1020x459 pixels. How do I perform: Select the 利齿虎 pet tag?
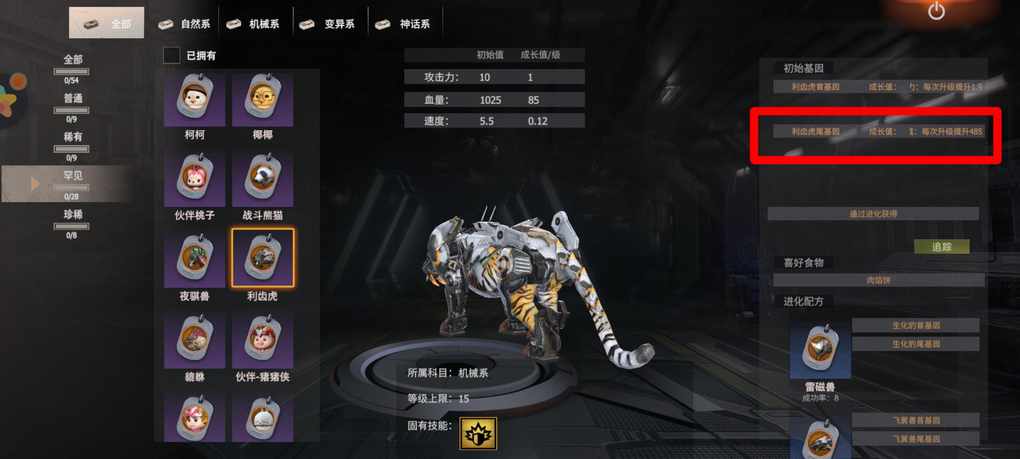[x=262, y=259]
